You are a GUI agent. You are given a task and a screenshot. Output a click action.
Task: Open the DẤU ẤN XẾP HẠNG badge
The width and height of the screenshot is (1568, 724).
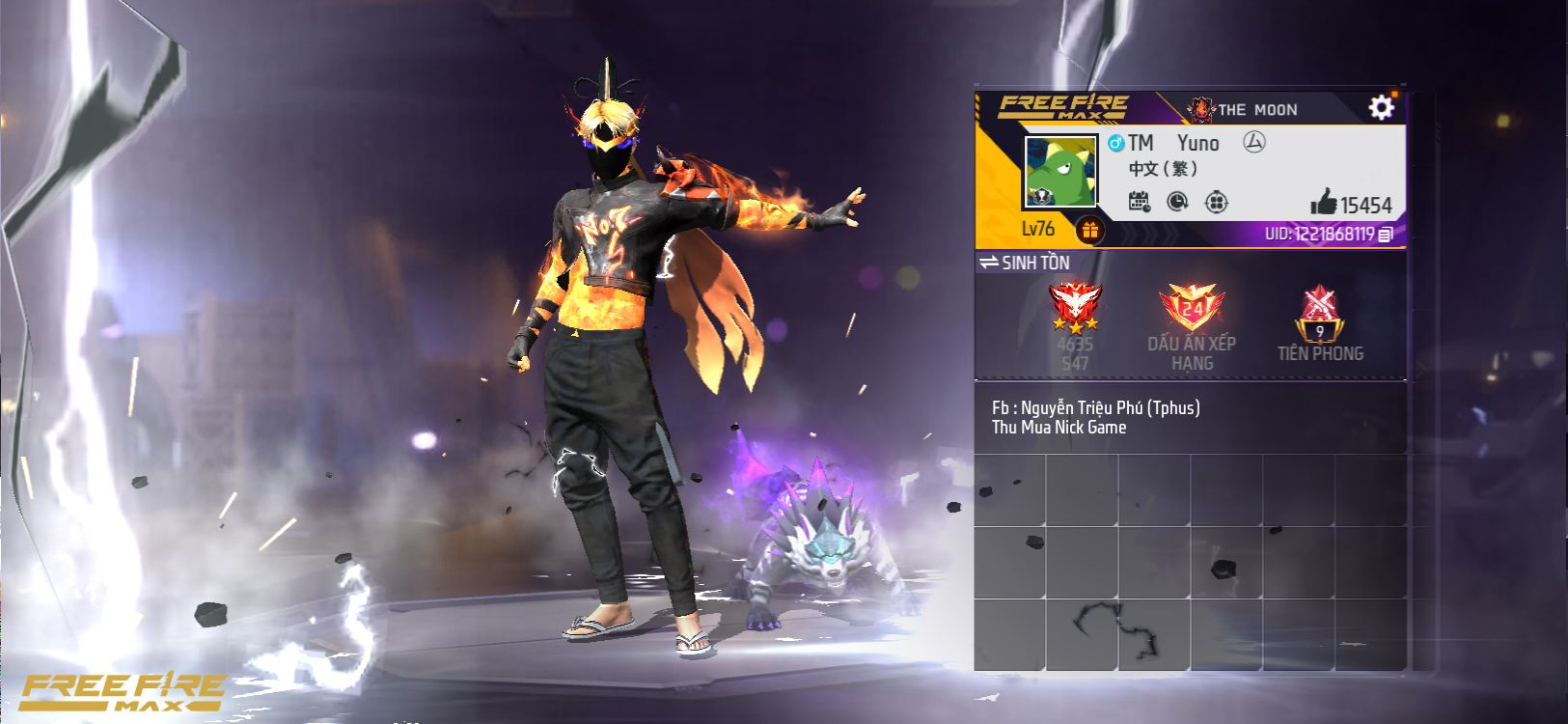(x=1192, y=309)
